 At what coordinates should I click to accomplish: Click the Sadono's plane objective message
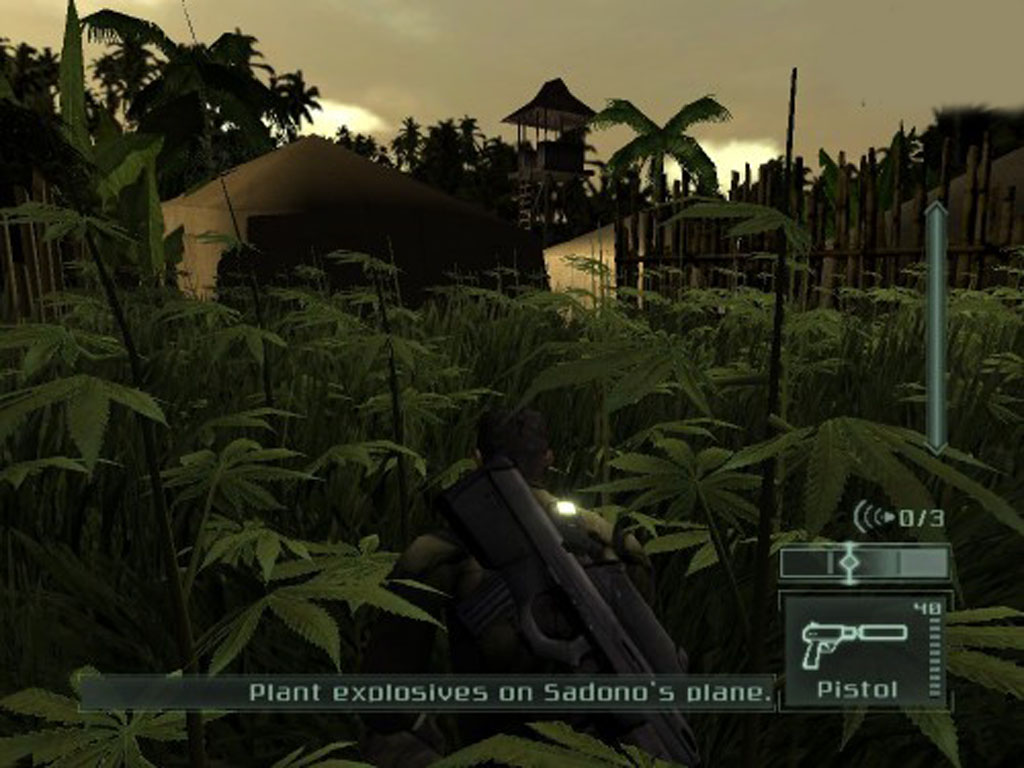click(x=511, y=691)
